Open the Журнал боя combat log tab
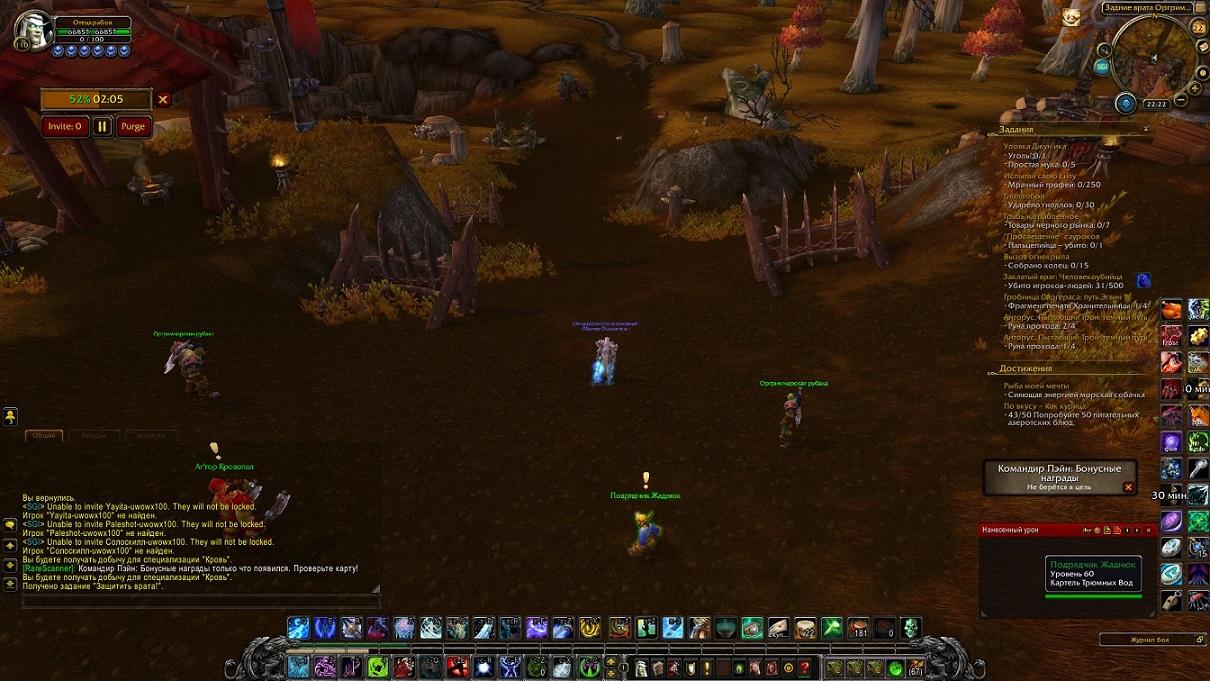The height and width of the screenshot is (681, 1210). point(1150,639)
